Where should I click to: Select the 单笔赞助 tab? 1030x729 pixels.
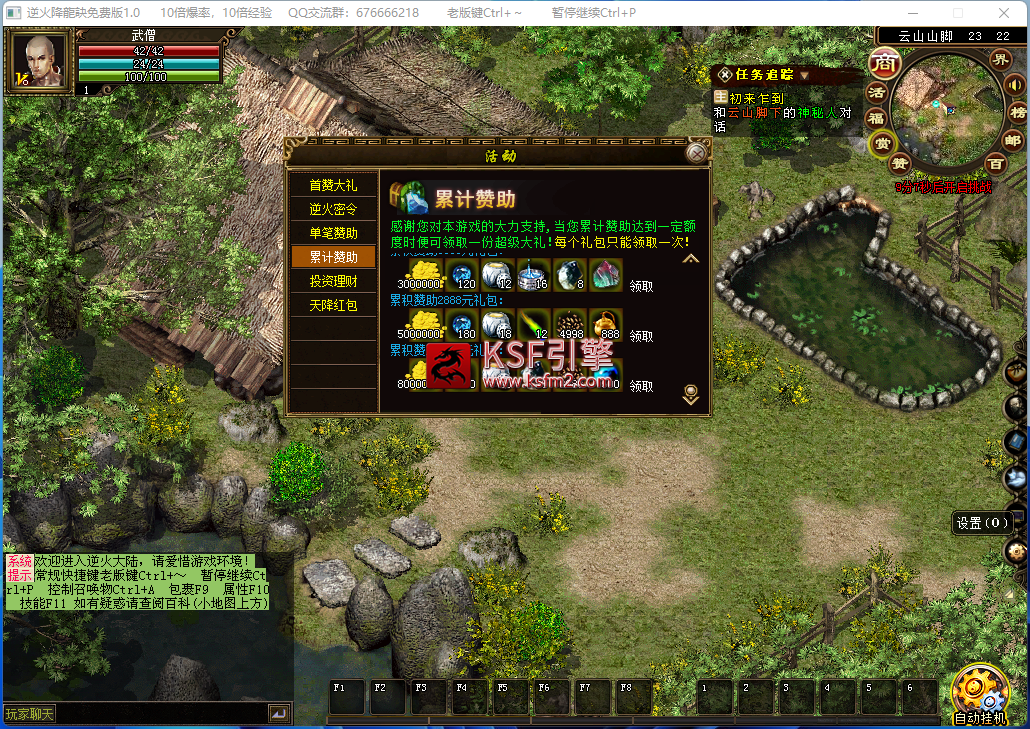(333, 233)
